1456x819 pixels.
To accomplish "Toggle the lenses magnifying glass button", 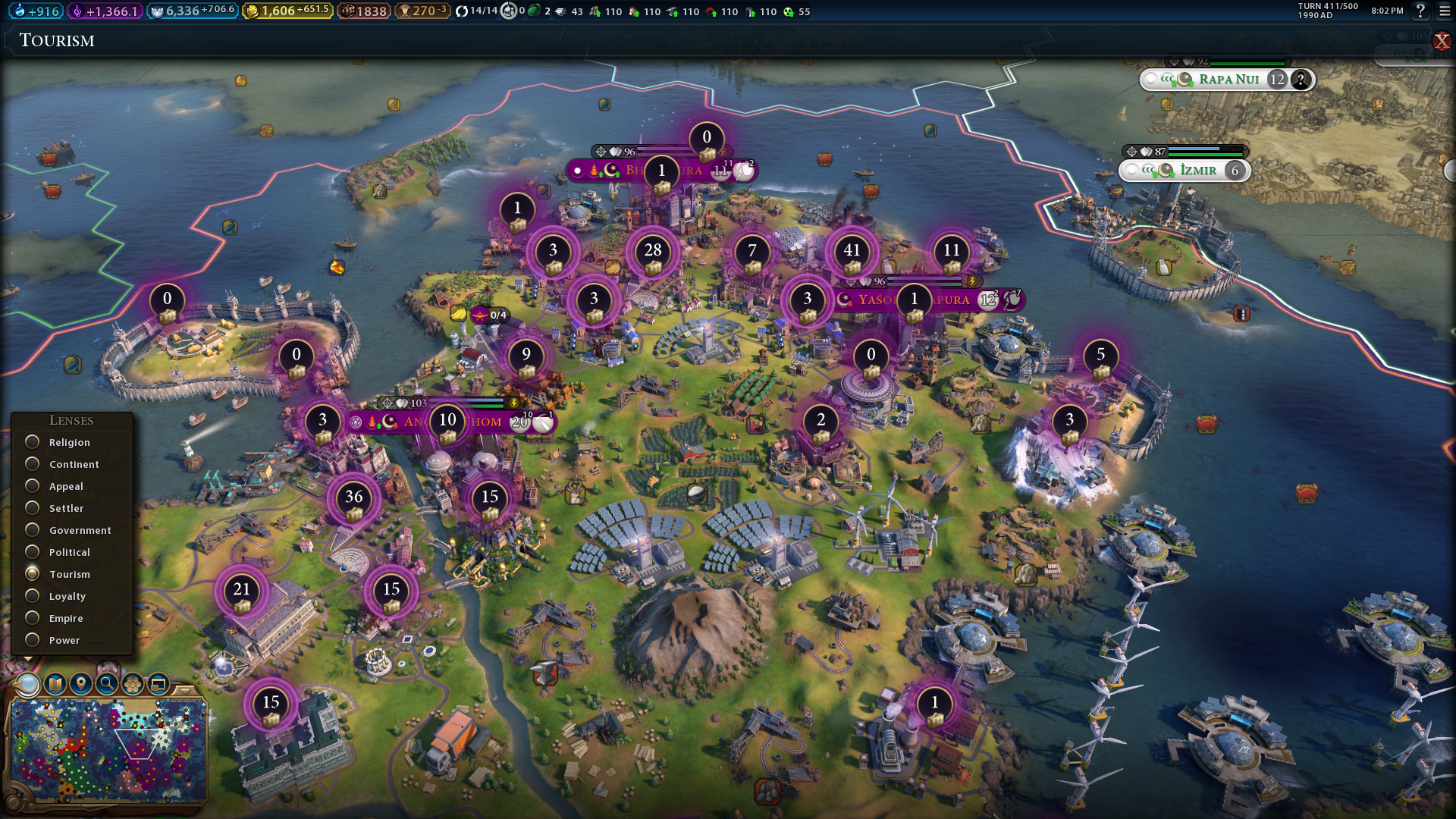I will (x=29, y=684).
